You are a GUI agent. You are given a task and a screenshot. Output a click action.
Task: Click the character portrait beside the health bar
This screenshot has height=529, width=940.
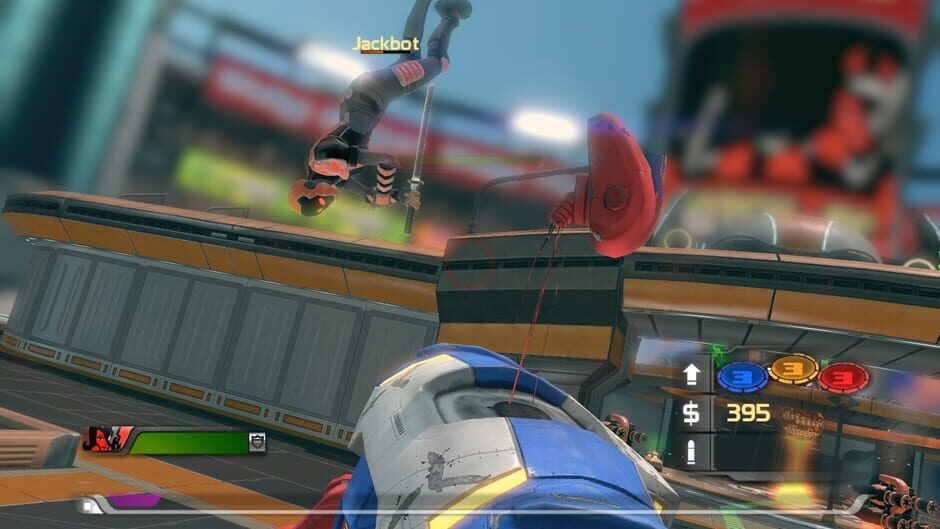[107, 440]
